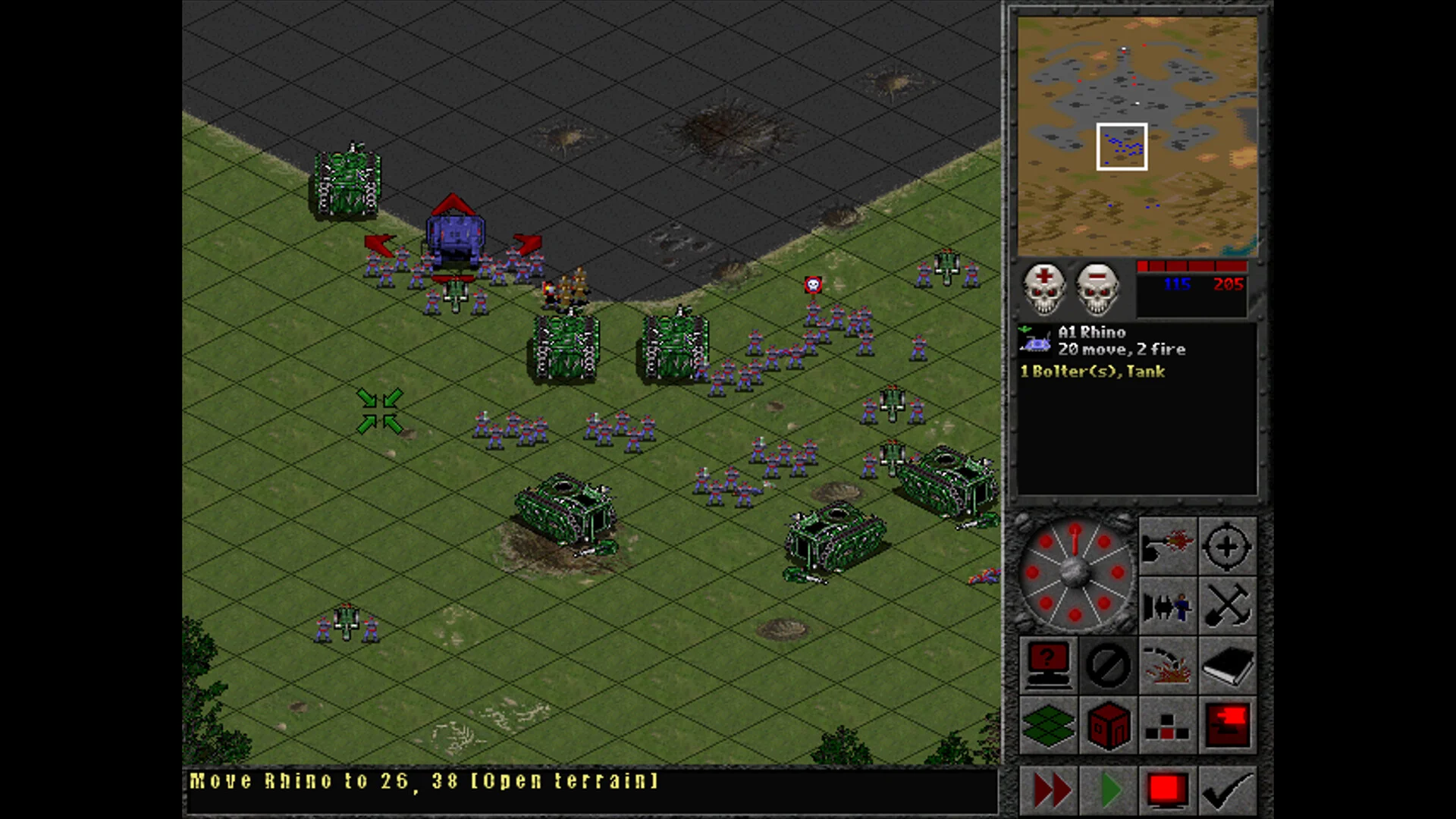Activate the cannon fire command button
Screen dimensions: 1456x819
click(x=1167, y=546)
